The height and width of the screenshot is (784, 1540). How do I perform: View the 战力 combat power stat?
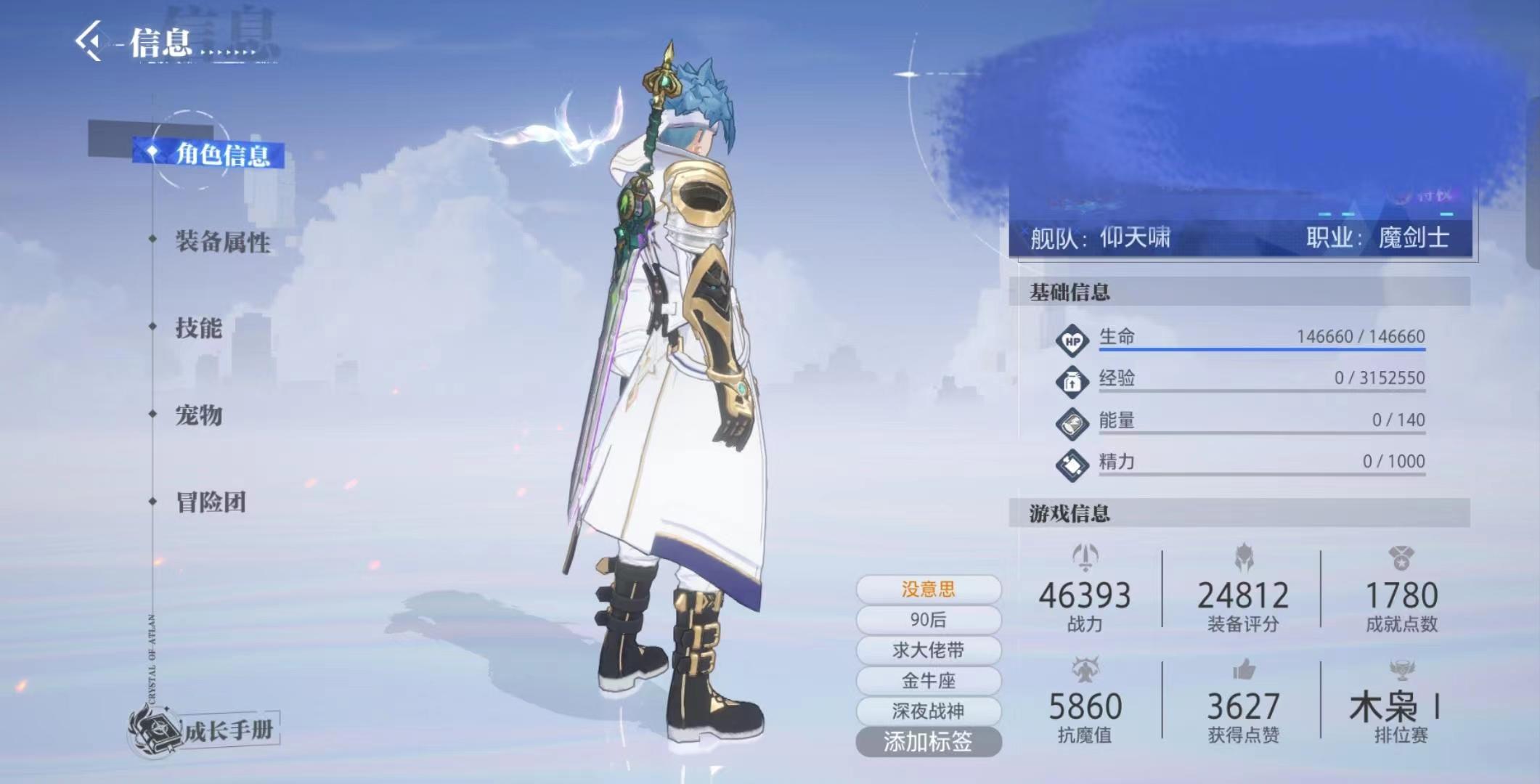(x=1085, y=597)
